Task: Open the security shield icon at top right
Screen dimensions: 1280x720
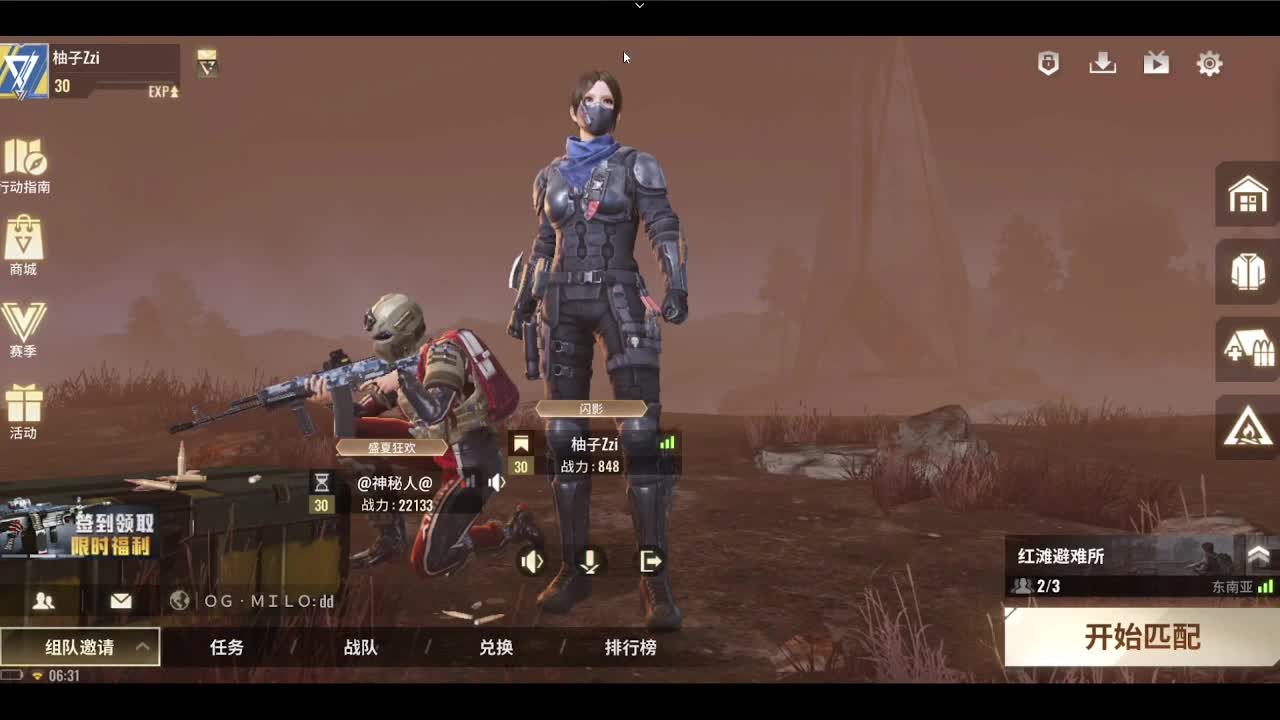Action: (1047, 62)
